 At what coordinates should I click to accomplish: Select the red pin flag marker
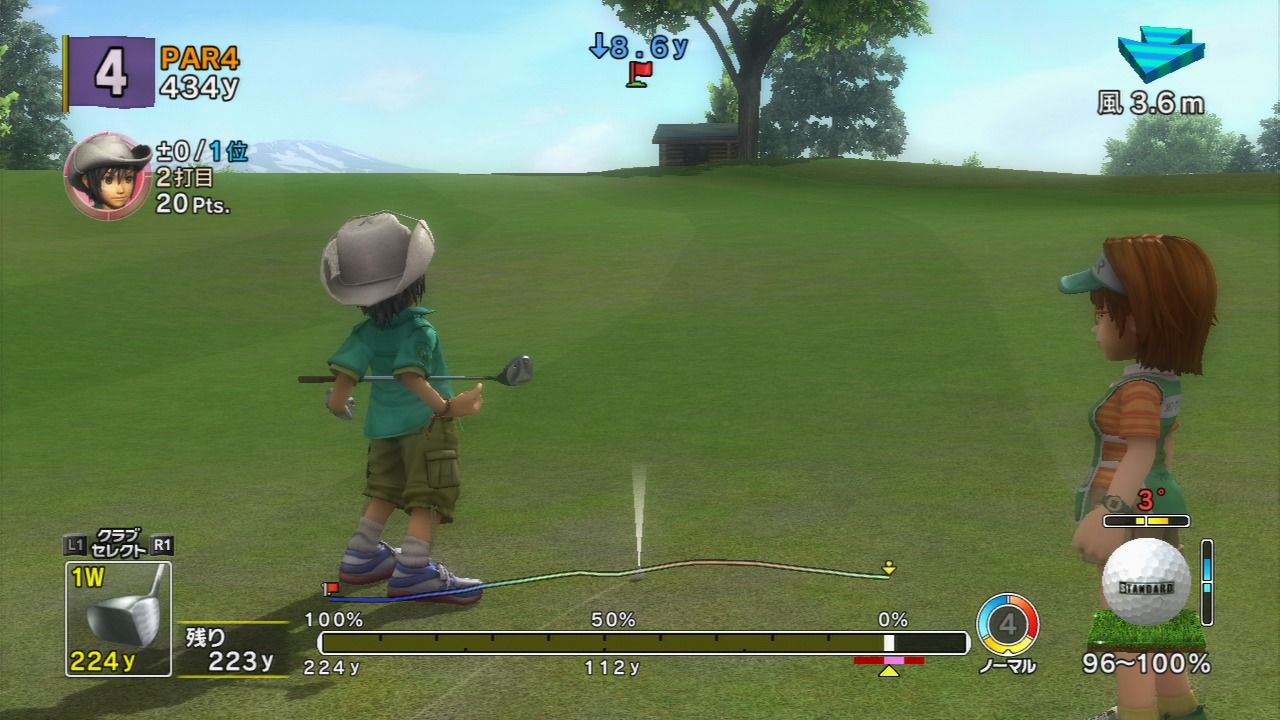pos(639,73)
